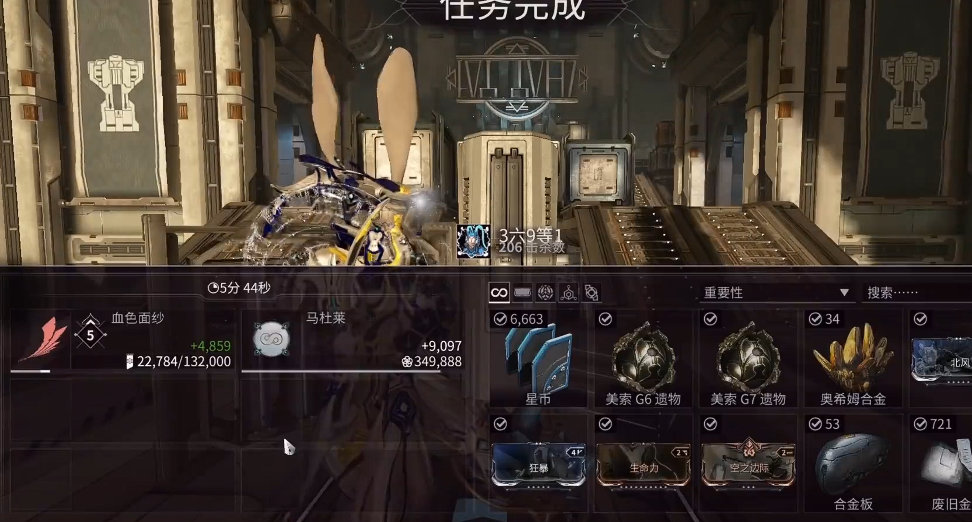Select the 奥希姆合金 resource tile

click(853, 358)
